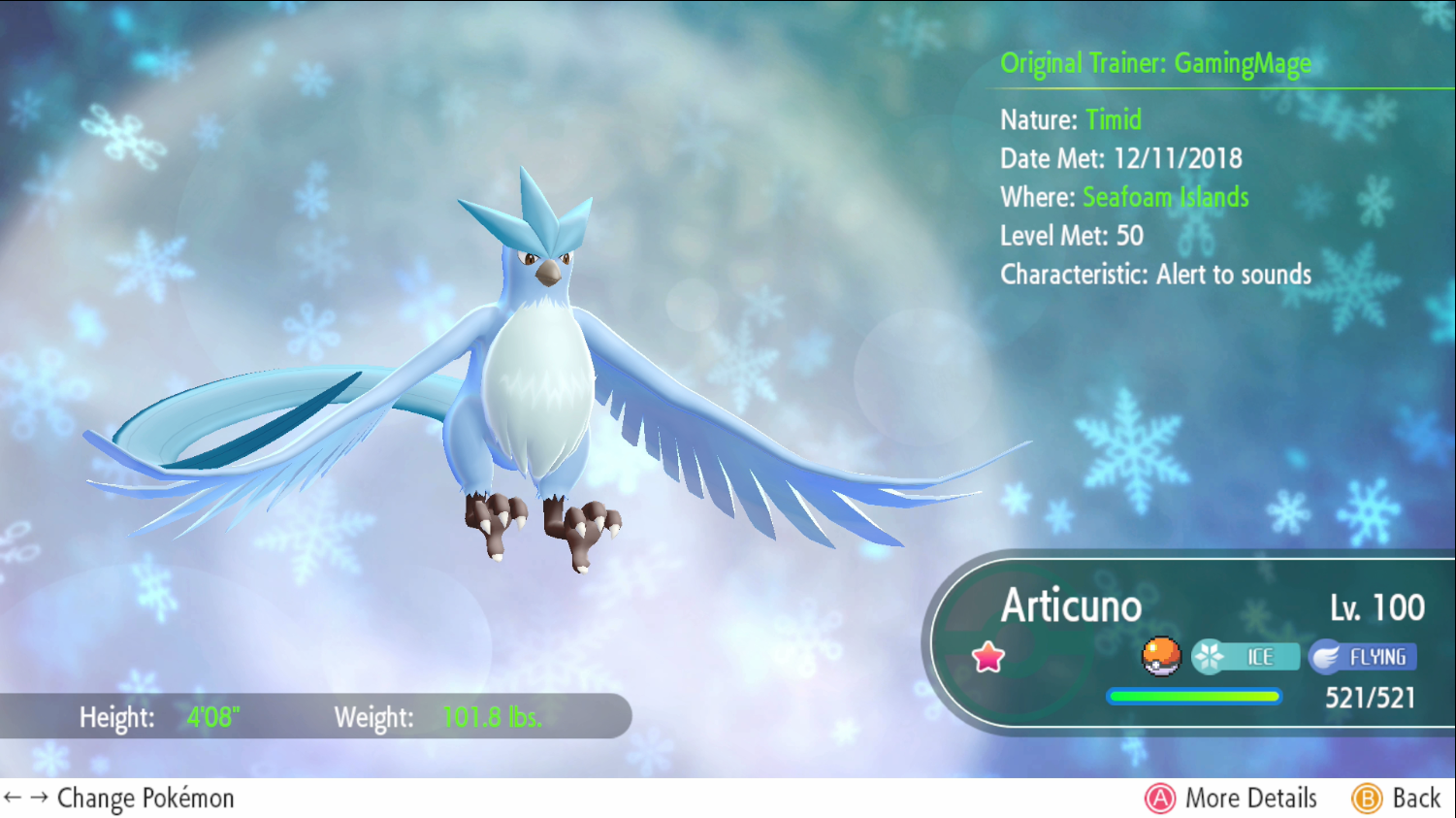The width and height of the screenshot is (1456, 818).
Task: Select the snowflake ICE type badge
Action: [1247, 656]
